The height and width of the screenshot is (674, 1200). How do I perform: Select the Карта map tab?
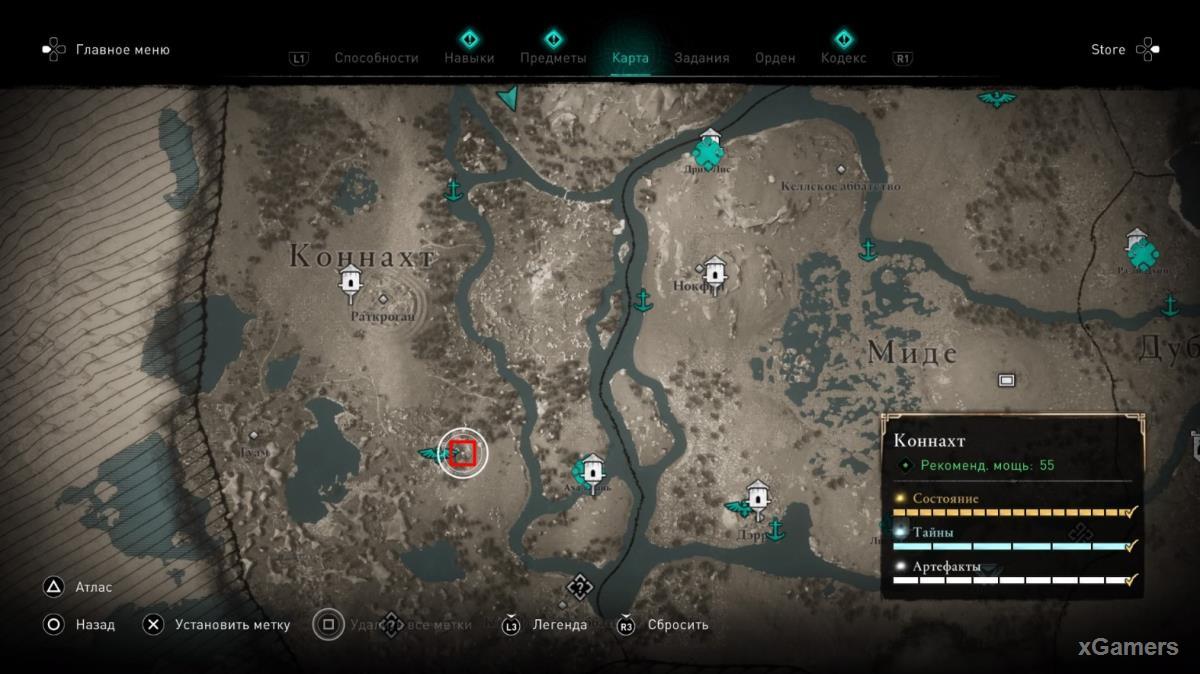(x=630, y=58)
